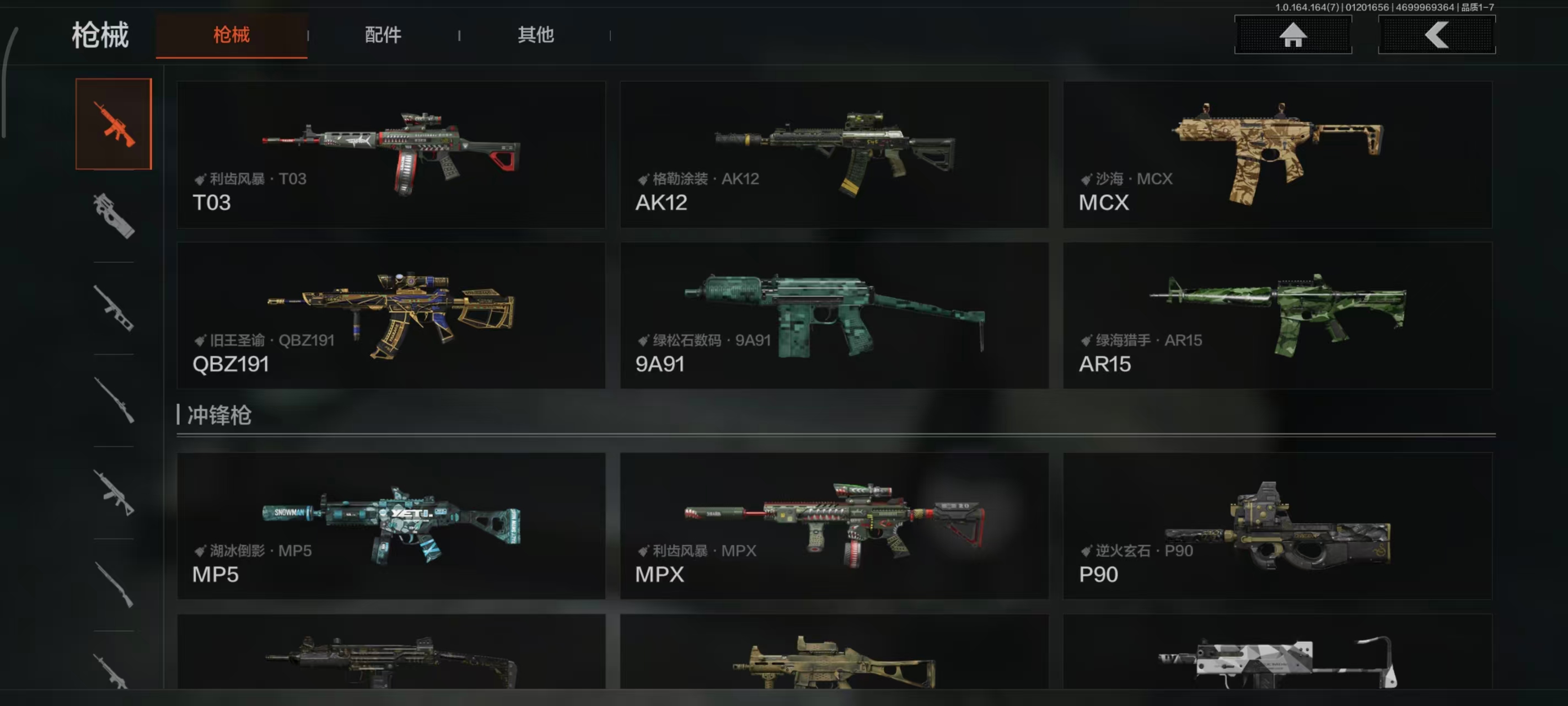Select the orange assault rifle category icon
This screenshot has height=706, width=1568.
click(114, 124)
